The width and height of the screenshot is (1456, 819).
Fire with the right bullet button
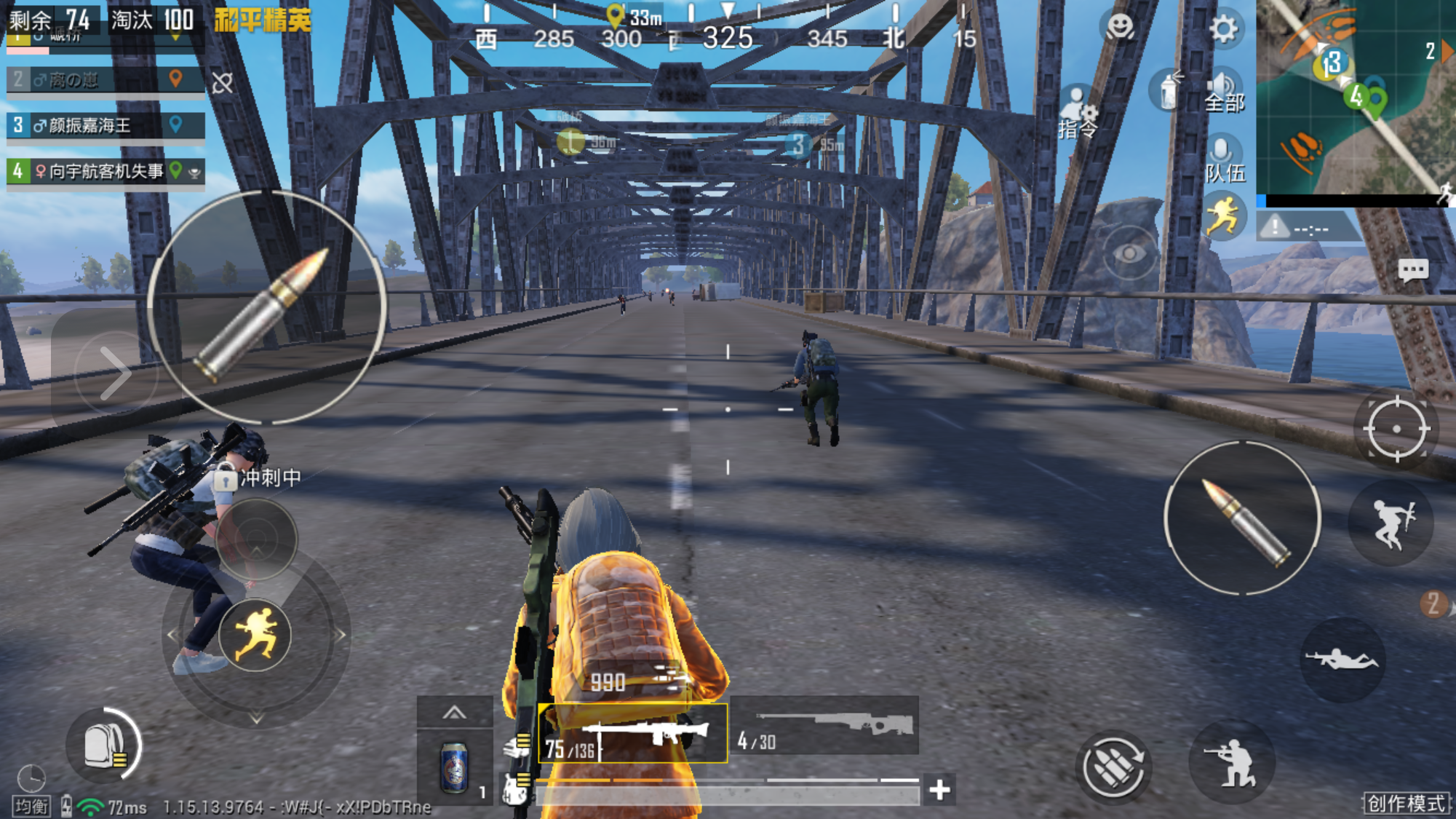tap(1242, 518)
